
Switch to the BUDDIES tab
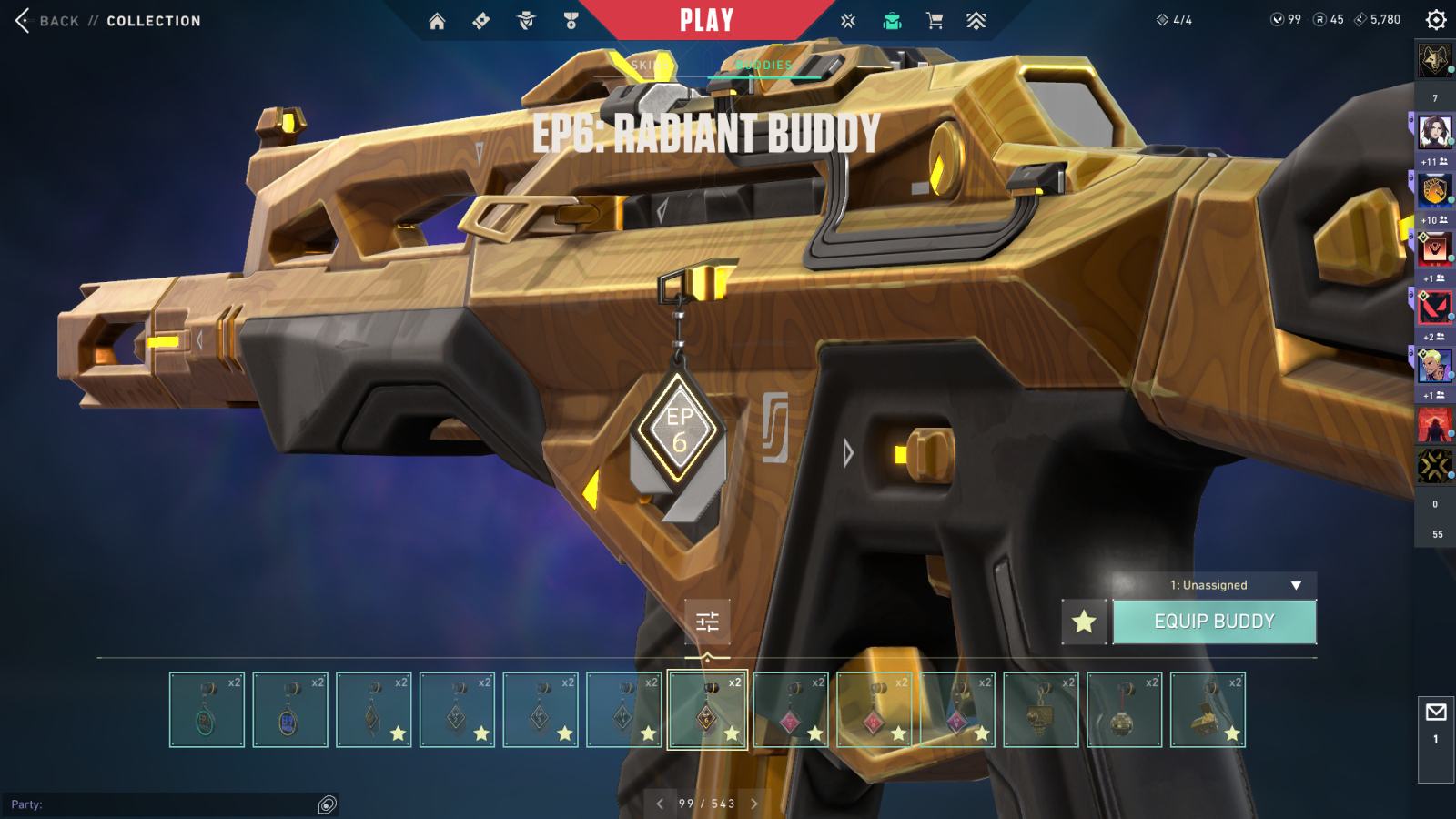click(763, 66)
